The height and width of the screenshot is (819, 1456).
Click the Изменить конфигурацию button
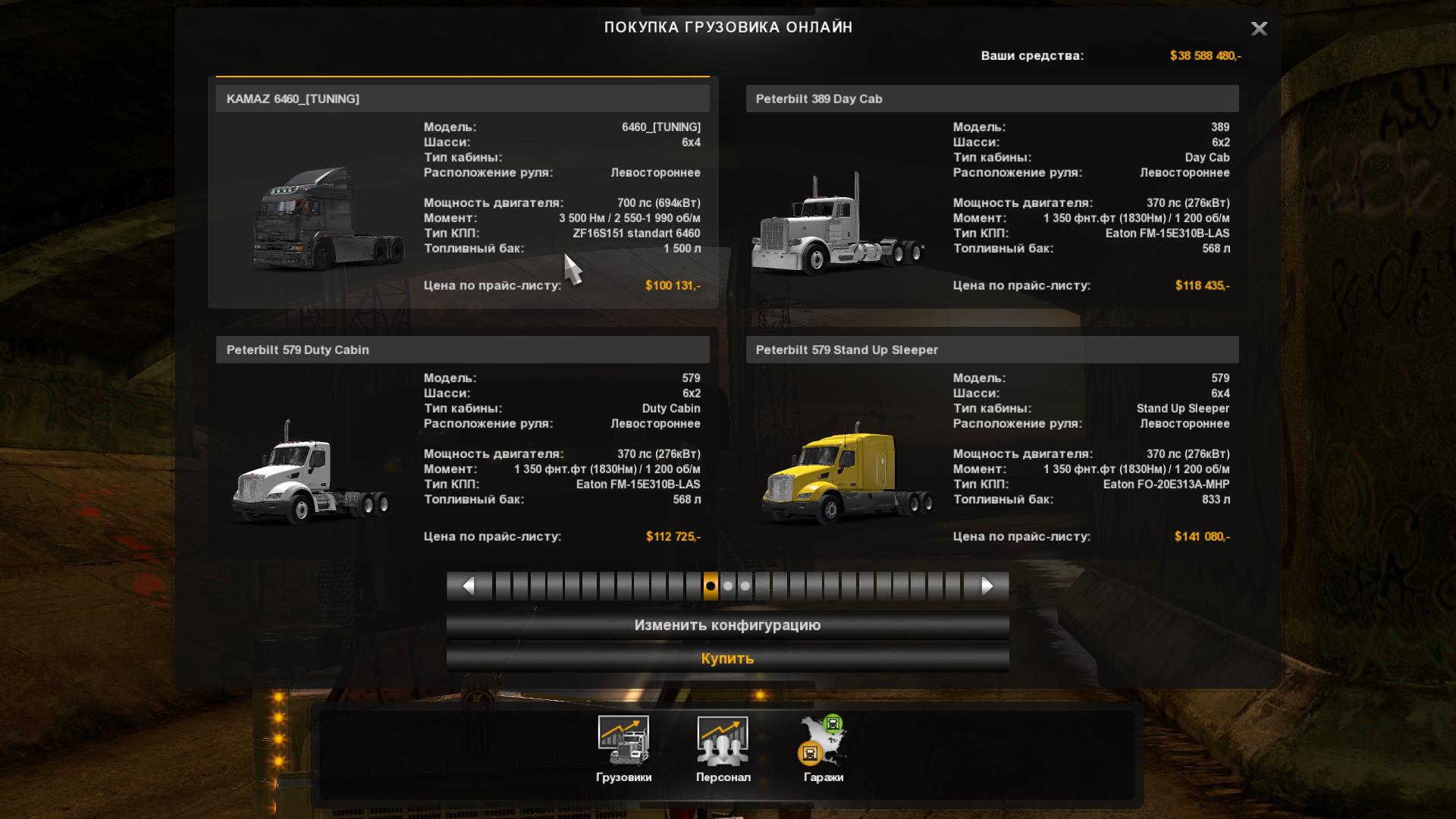coord(727,626)
